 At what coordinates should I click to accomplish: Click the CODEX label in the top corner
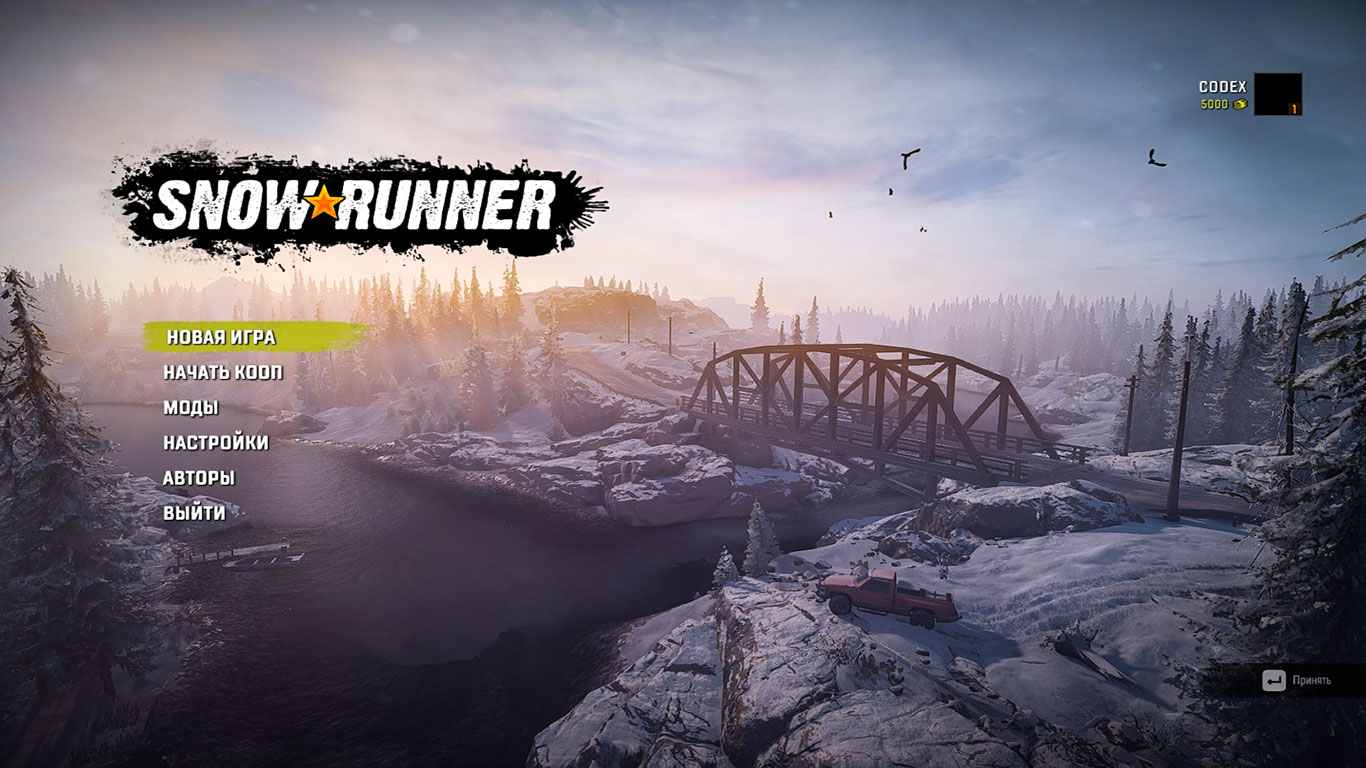point(1222,86)
